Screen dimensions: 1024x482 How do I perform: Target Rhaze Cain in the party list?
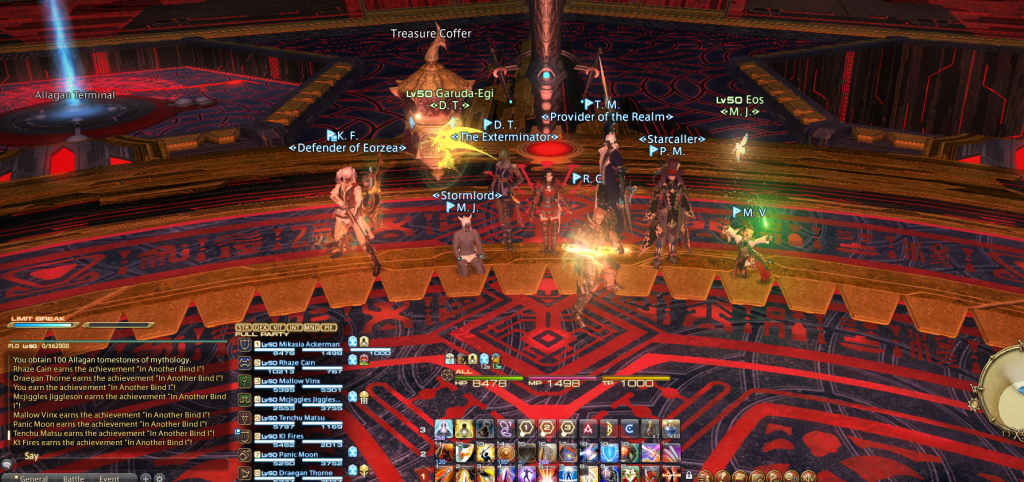pyautogui.click(x=292, y=362)
